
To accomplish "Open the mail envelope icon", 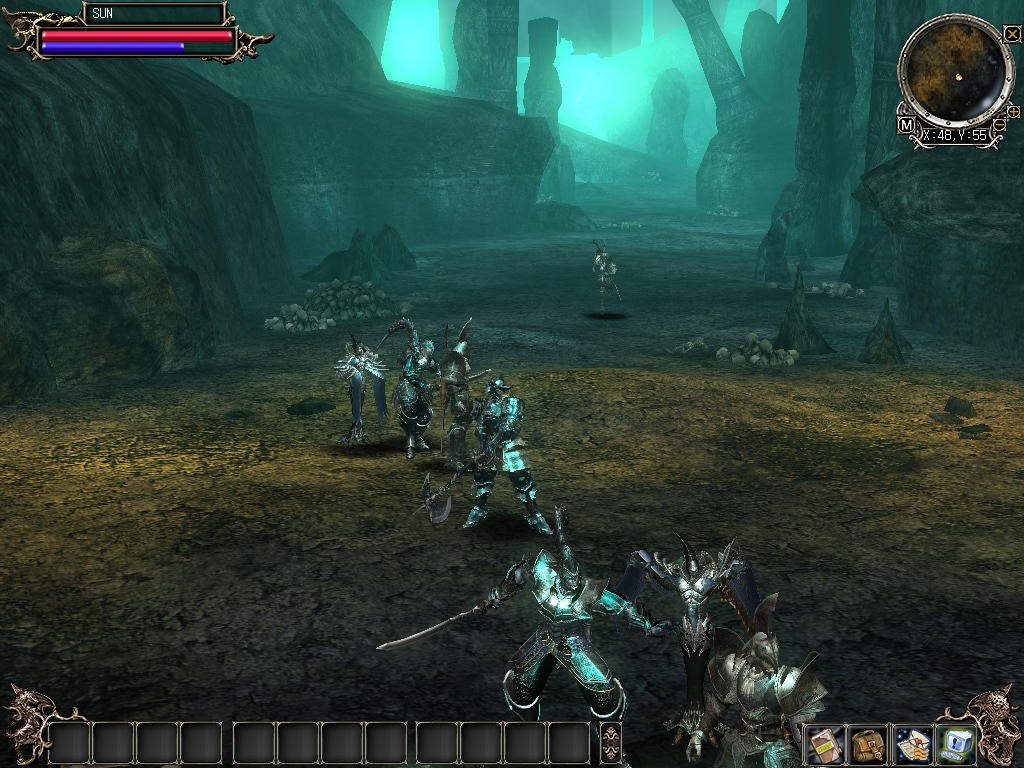I will (913, 744).
